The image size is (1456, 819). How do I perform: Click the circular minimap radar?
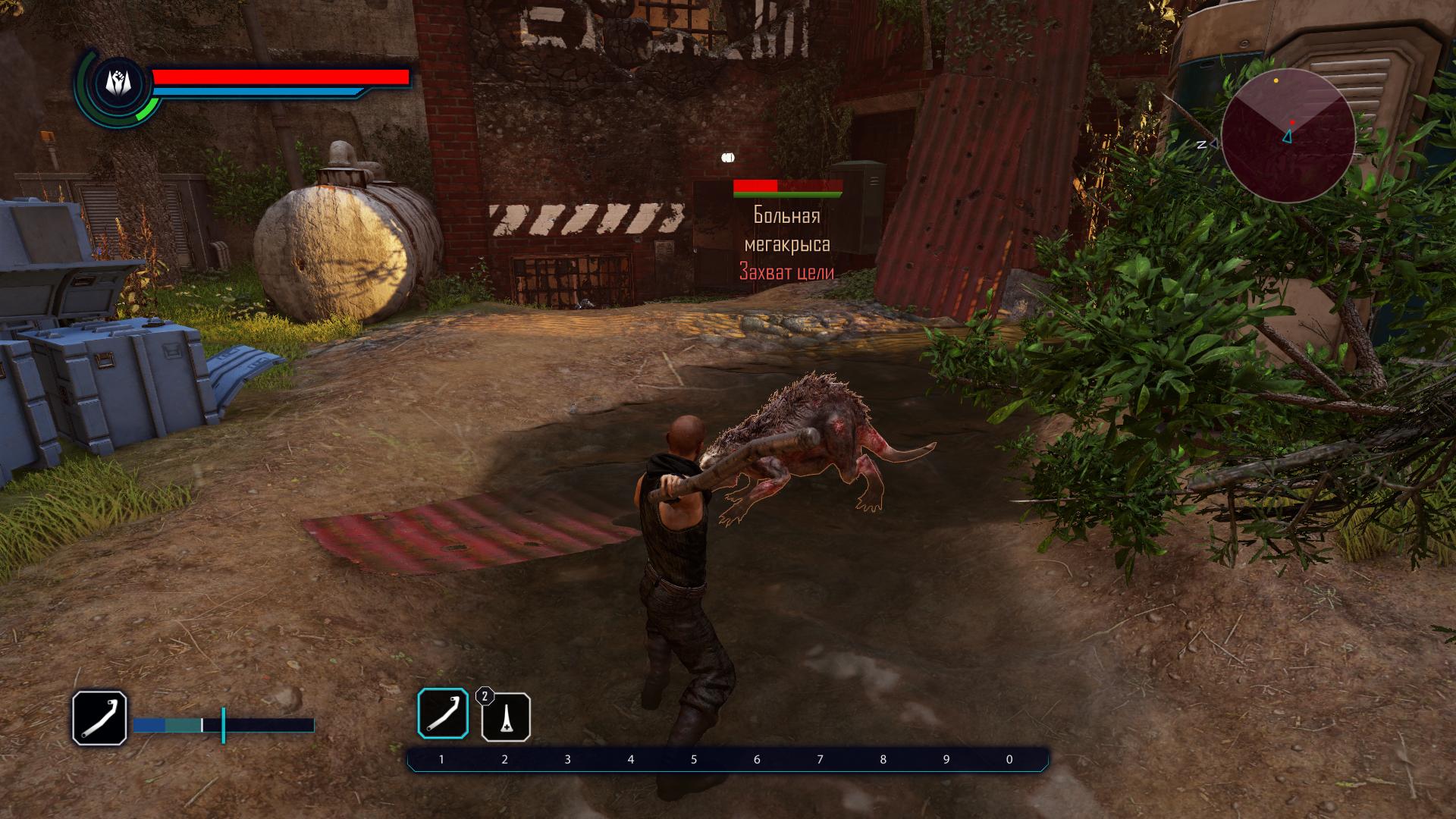1288,136
